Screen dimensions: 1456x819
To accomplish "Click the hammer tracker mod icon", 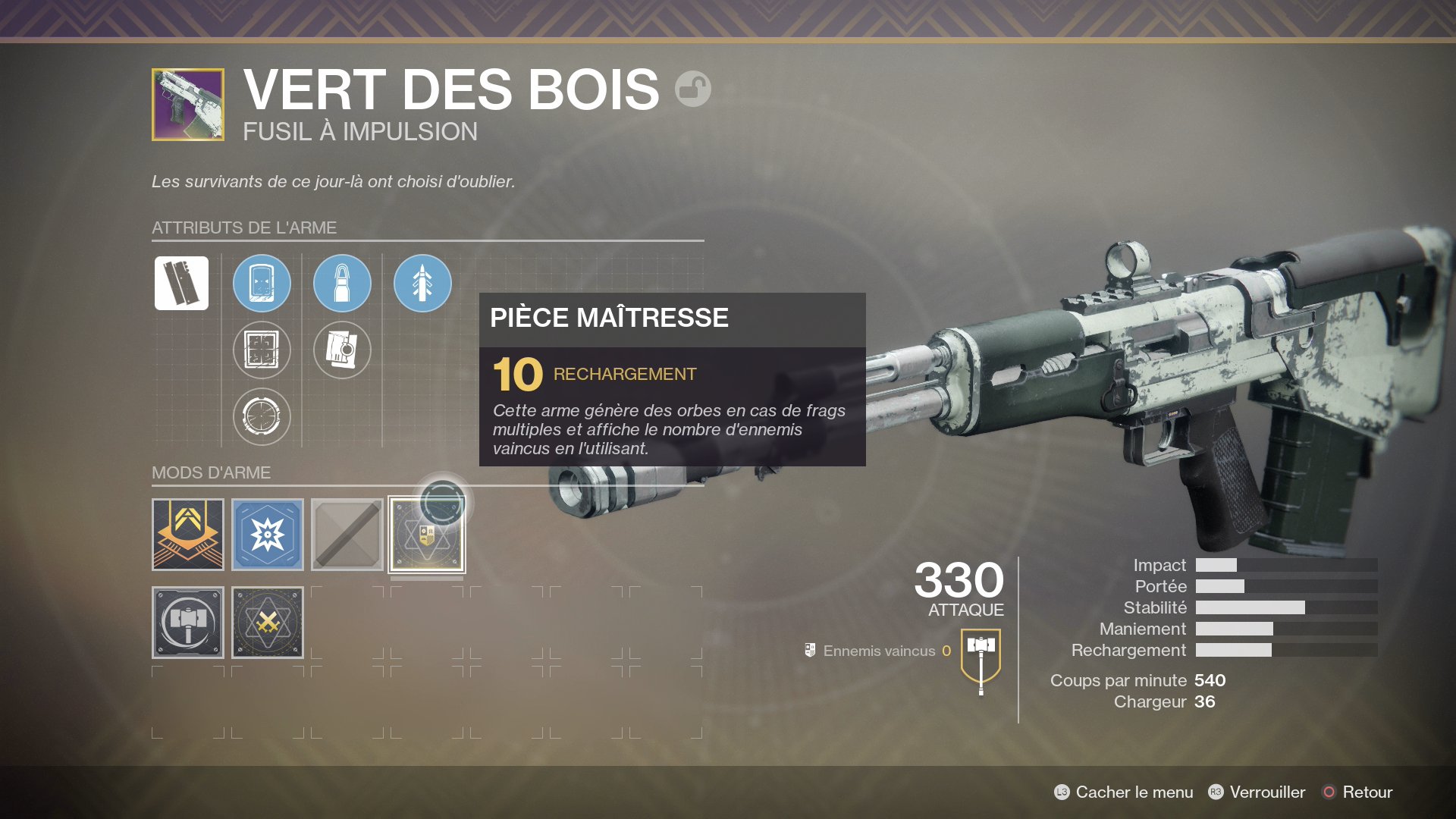I will tap(187, 623).
